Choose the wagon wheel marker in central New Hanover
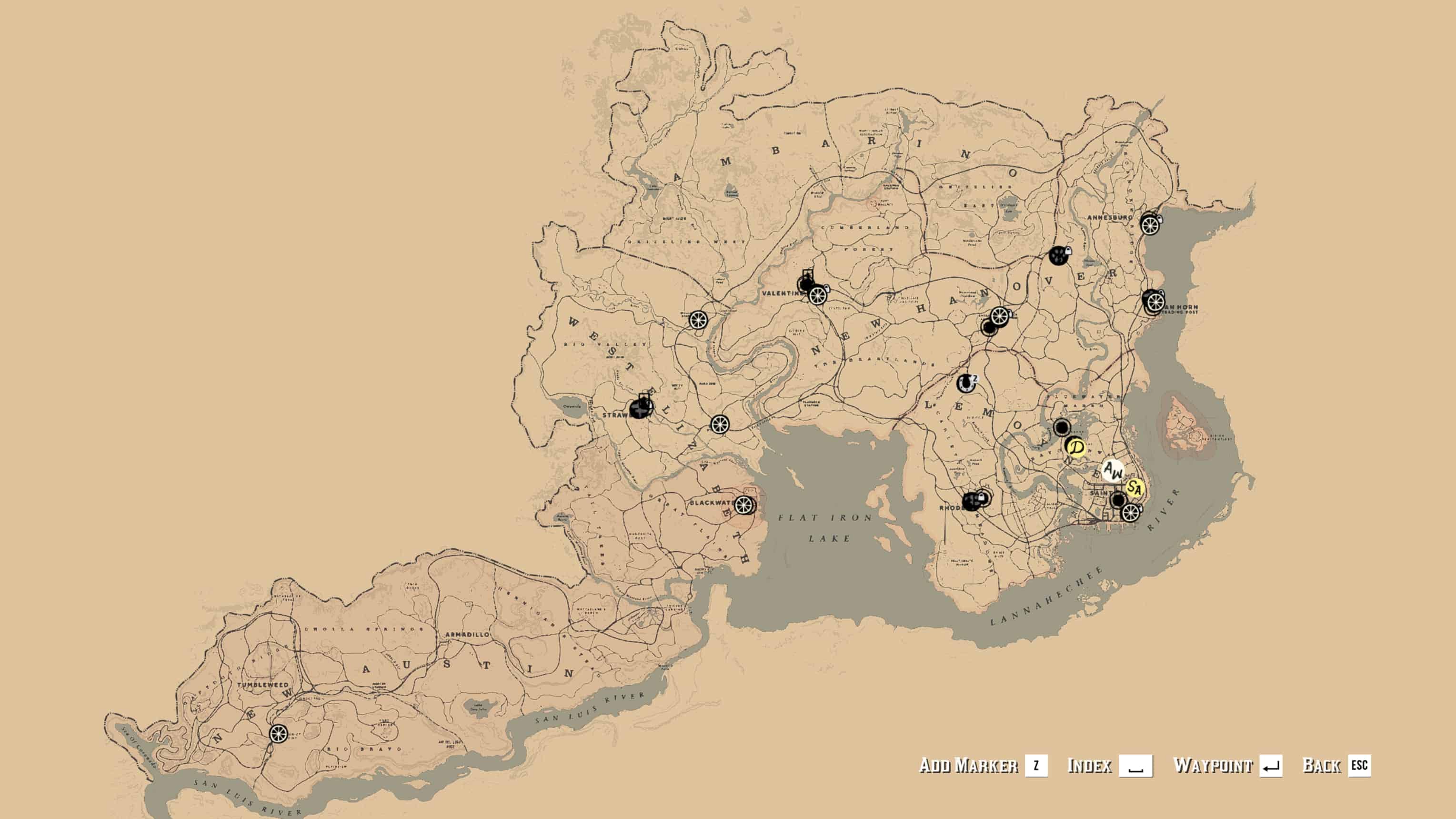This screenshot has width=1456, height=819. tap(999, 316)
